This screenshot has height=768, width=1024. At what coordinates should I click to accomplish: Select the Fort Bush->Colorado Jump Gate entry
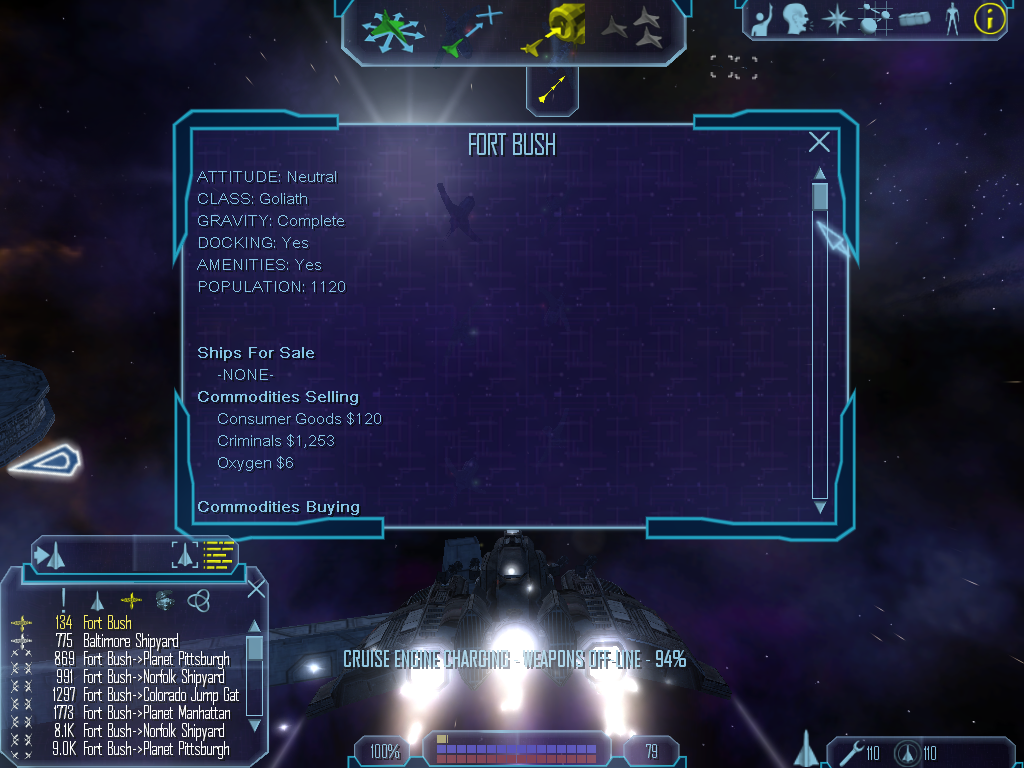click(x=160, y=695)
